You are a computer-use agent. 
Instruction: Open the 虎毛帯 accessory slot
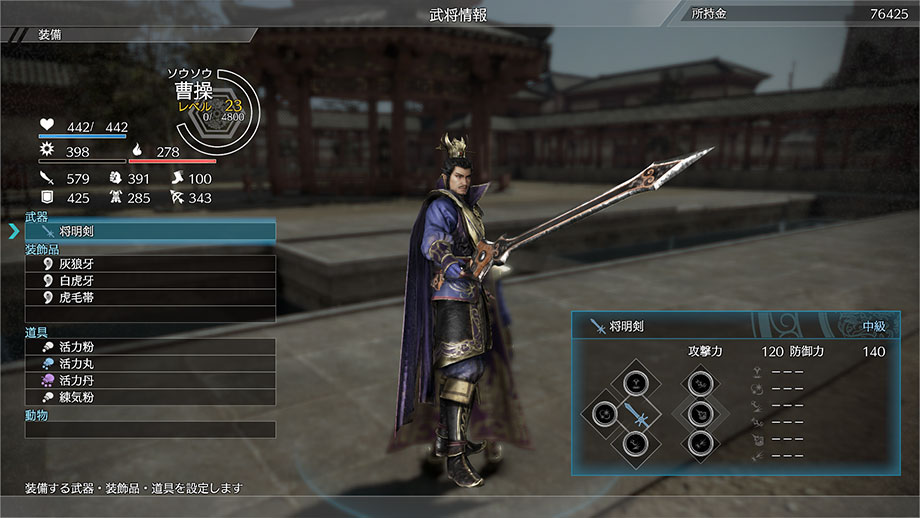(x=150, y=297)
